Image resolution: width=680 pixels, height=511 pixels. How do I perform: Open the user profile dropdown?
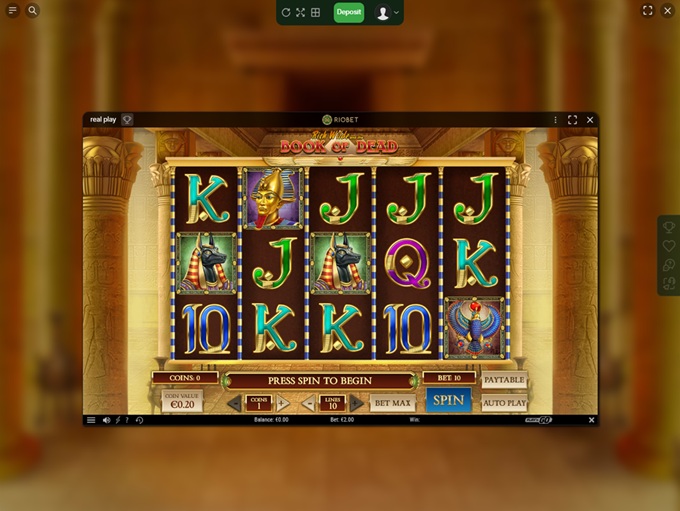point(386,12)
